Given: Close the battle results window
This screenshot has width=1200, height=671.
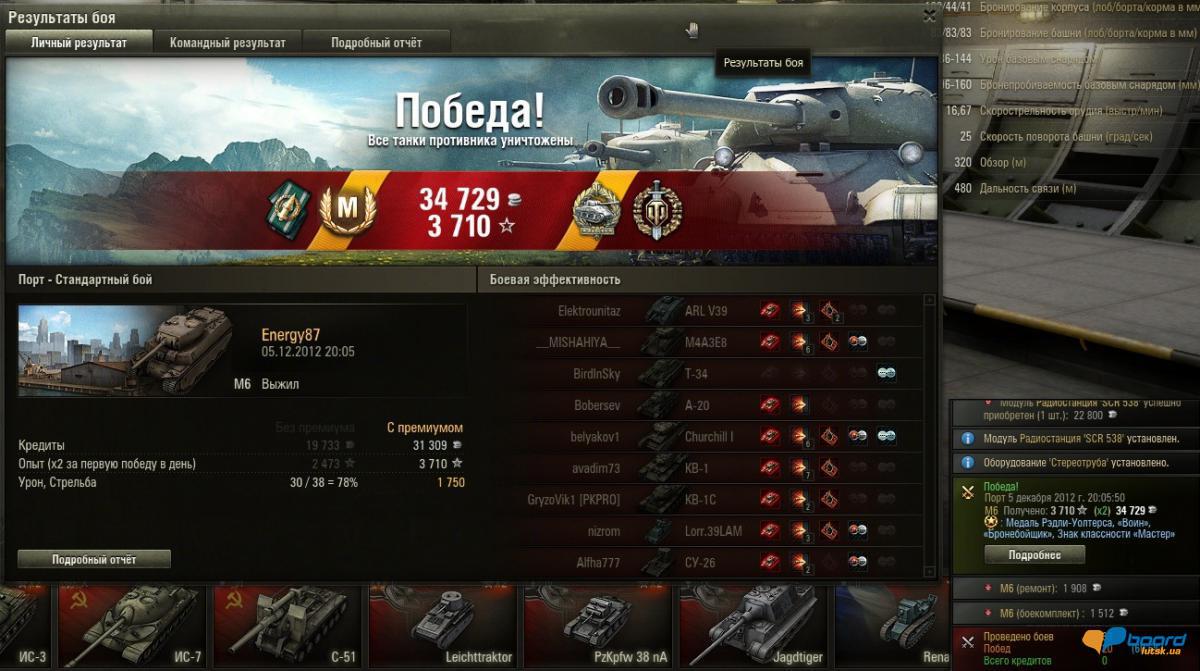Looking at the screenshot, I should coord(930,16).
